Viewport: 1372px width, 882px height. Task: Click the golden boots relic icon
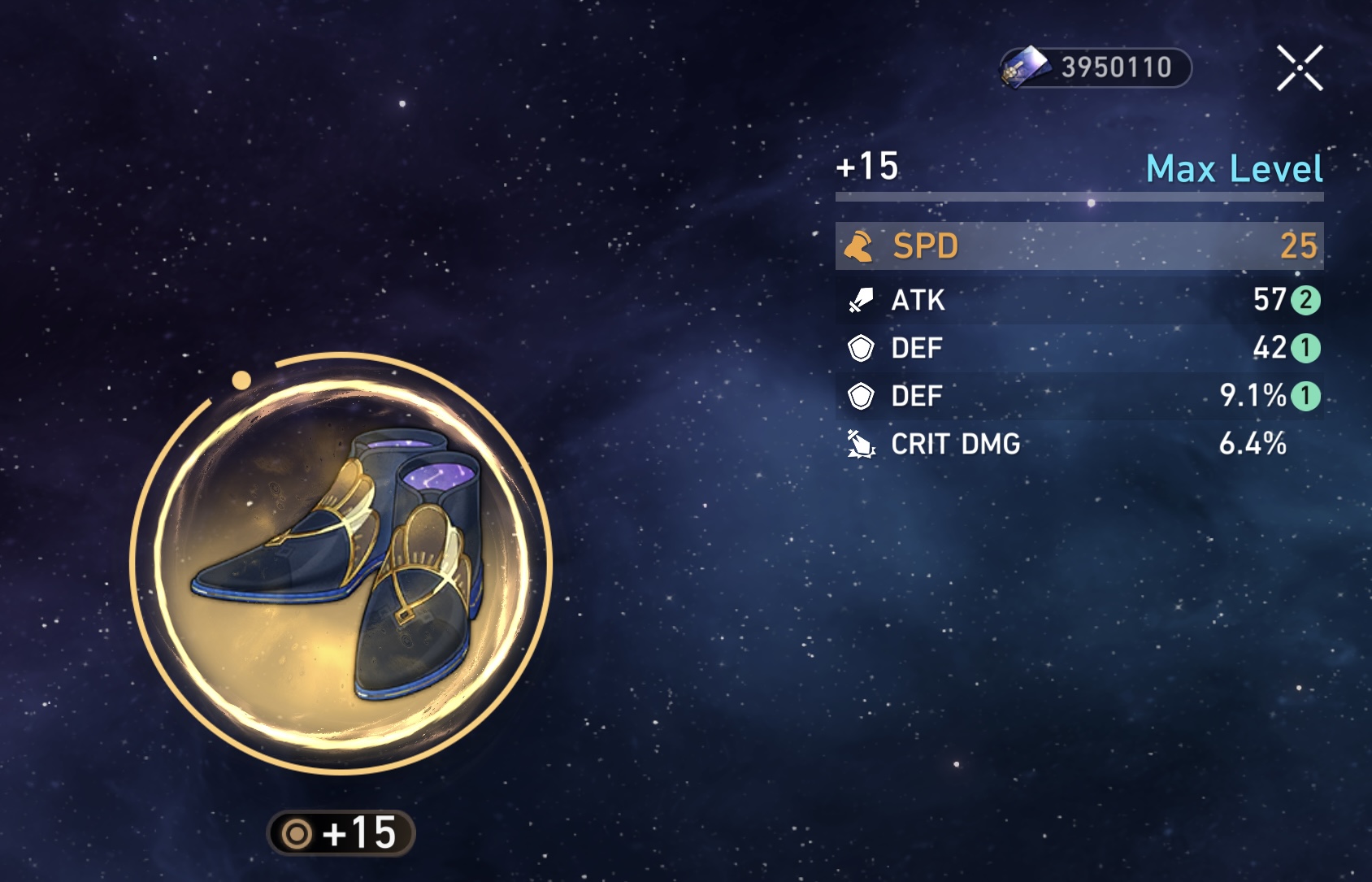tap(341, 563)
